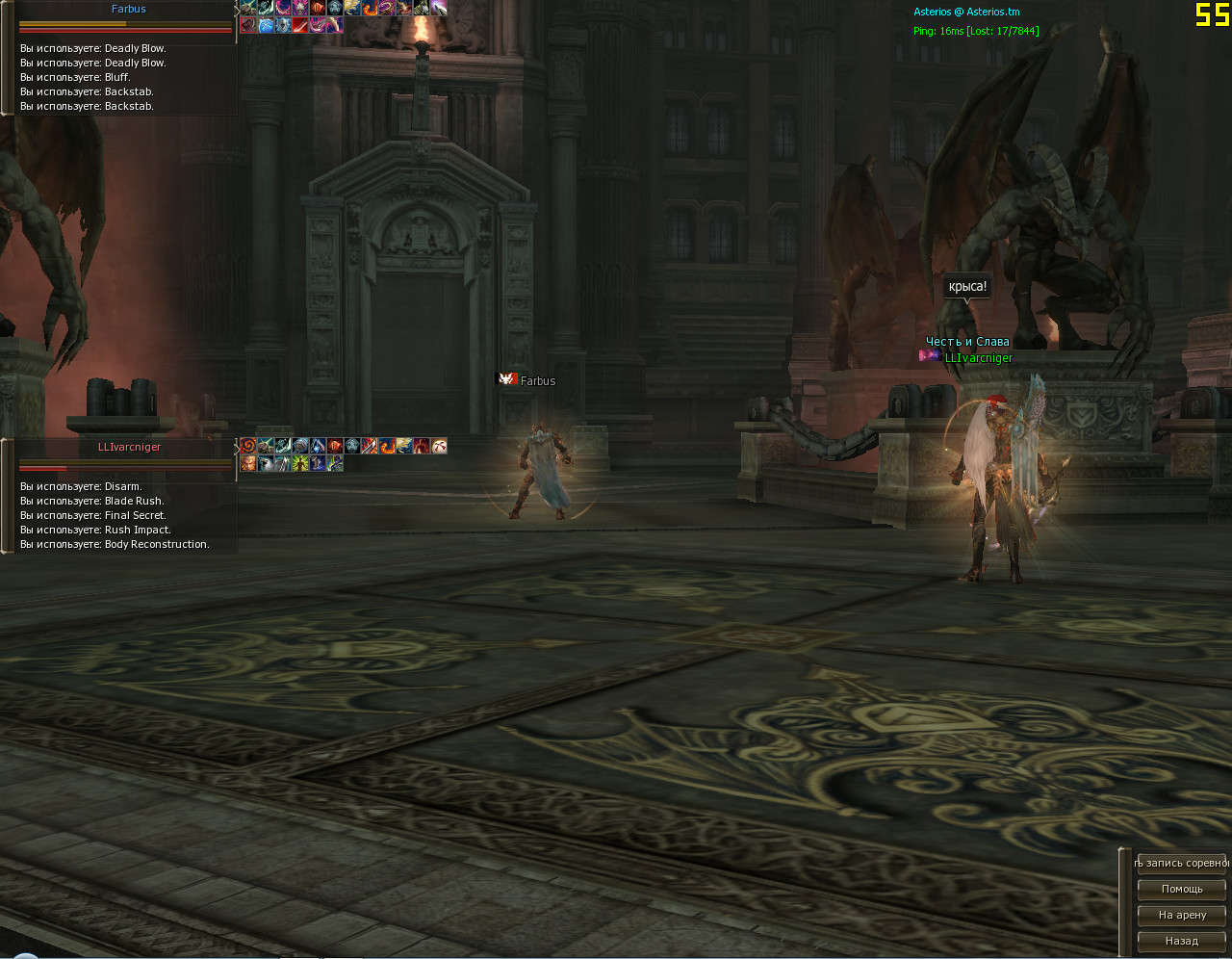
Task: Inspect Farbus's silver spike on purple buff icon
Action: (439, 8)
